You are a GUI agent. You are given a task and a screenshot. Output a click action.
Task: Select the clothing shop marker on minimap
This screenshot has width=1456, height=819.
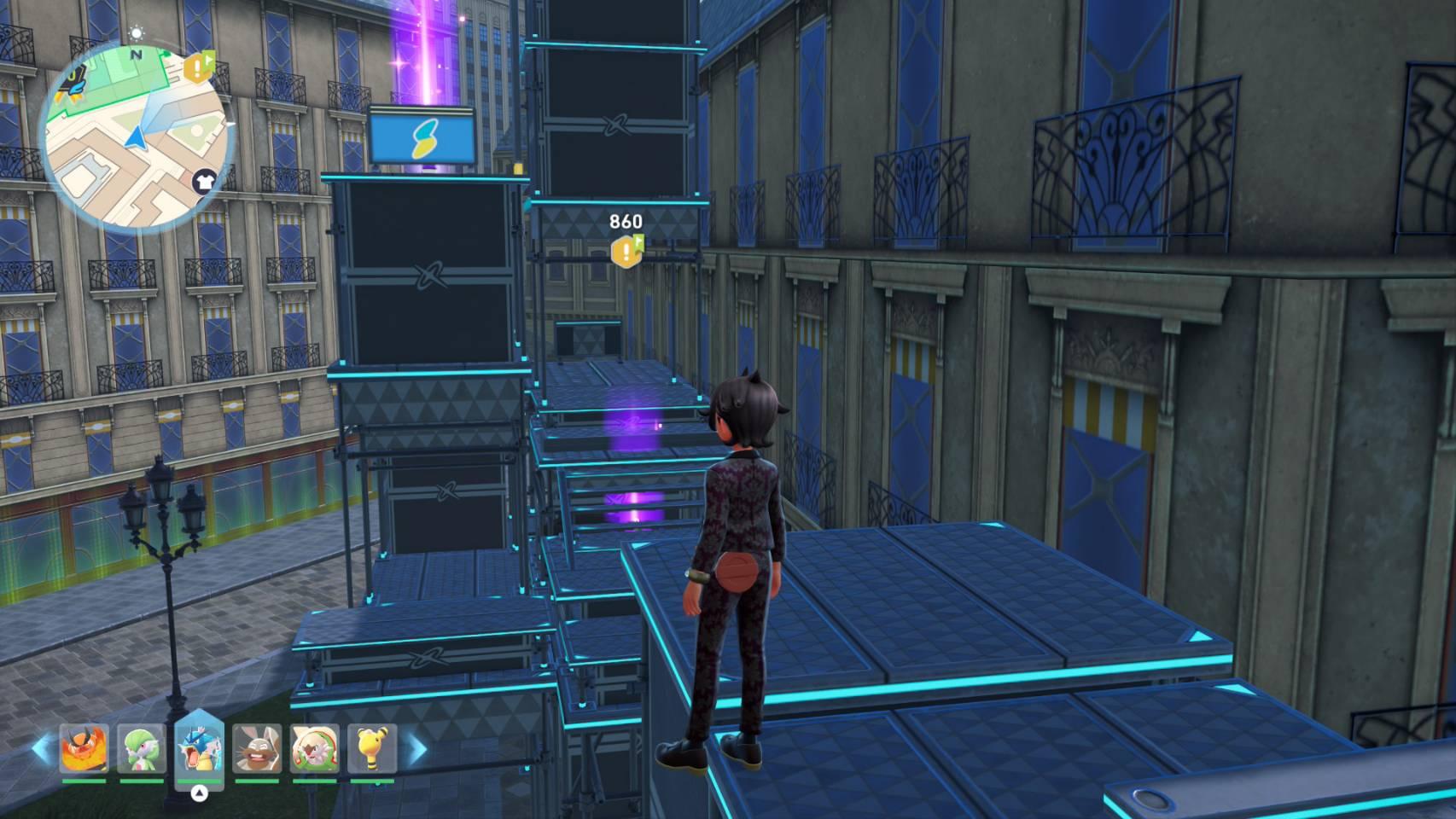[204, 180]
